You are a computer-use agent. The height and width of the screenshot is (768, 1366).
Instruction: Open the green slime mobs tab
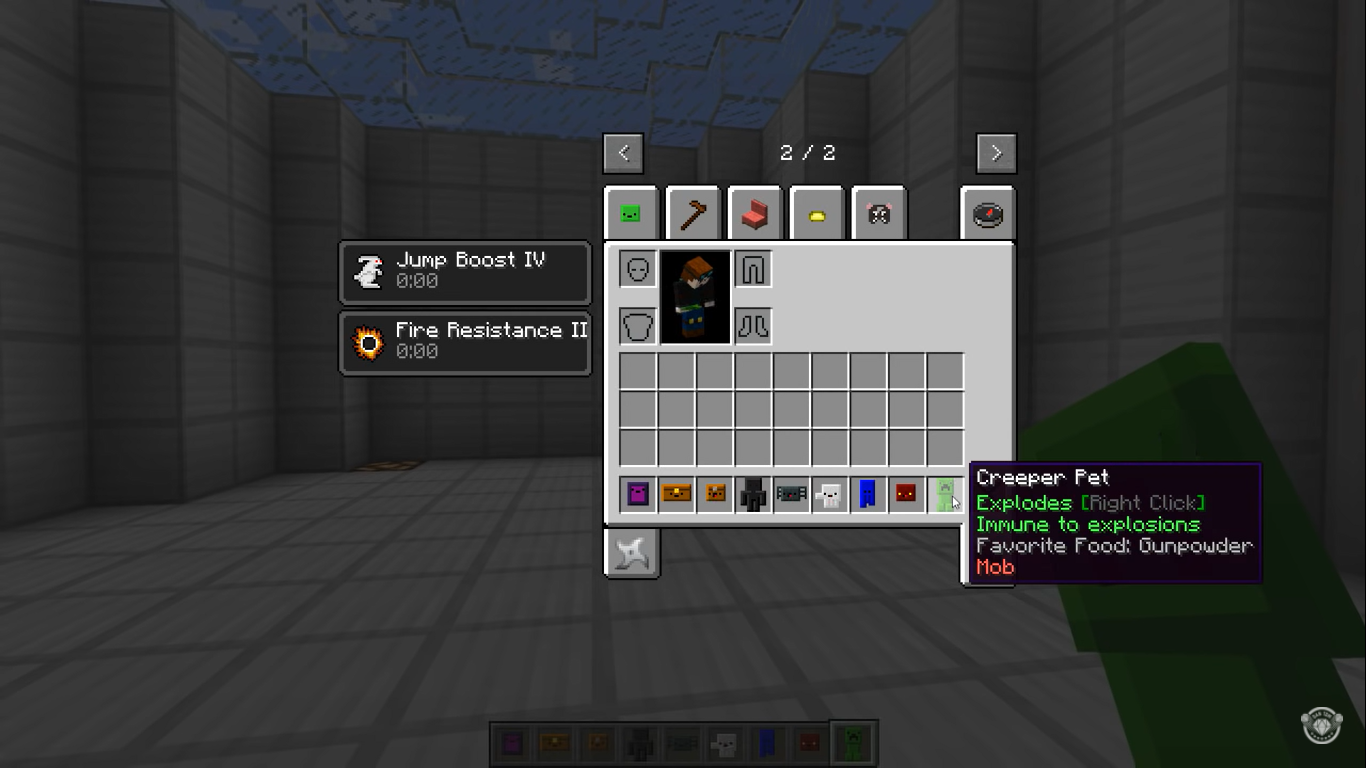[632, 212]
